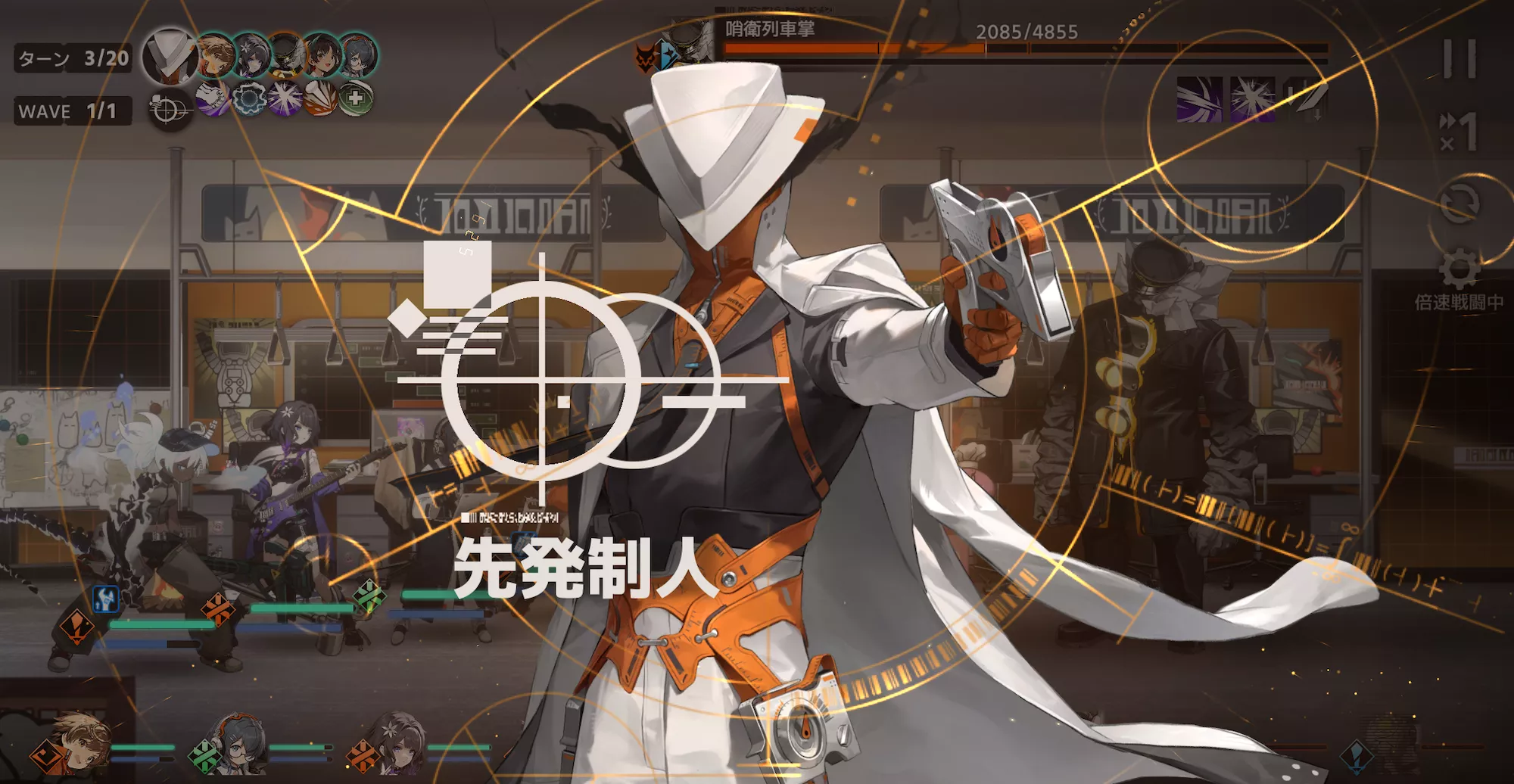Use the purple starburst skill icon

tap(284, 98)
